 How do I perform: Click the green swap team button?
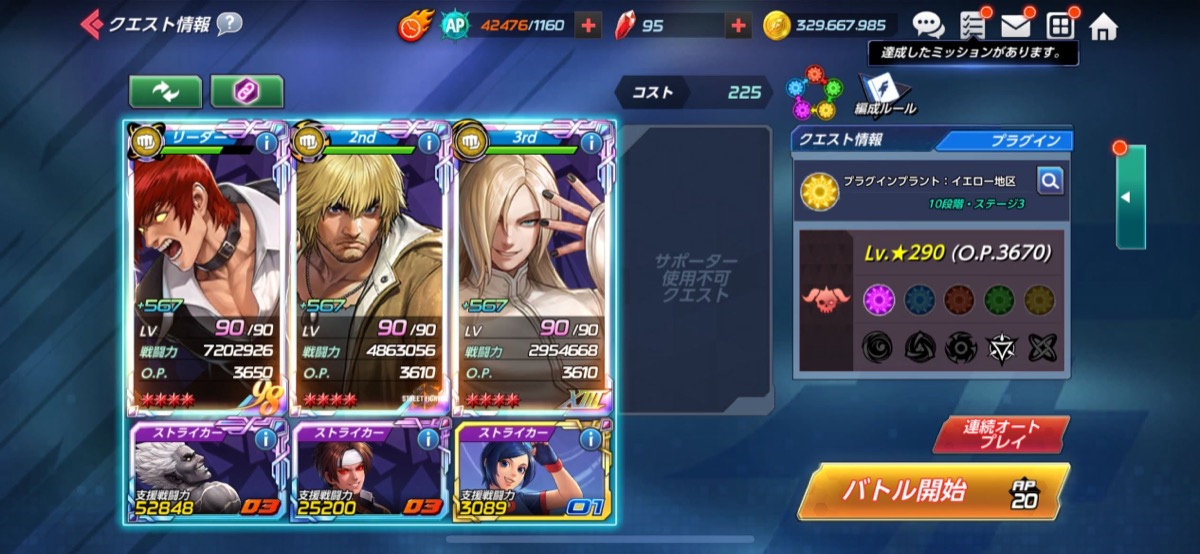(165, 91)
